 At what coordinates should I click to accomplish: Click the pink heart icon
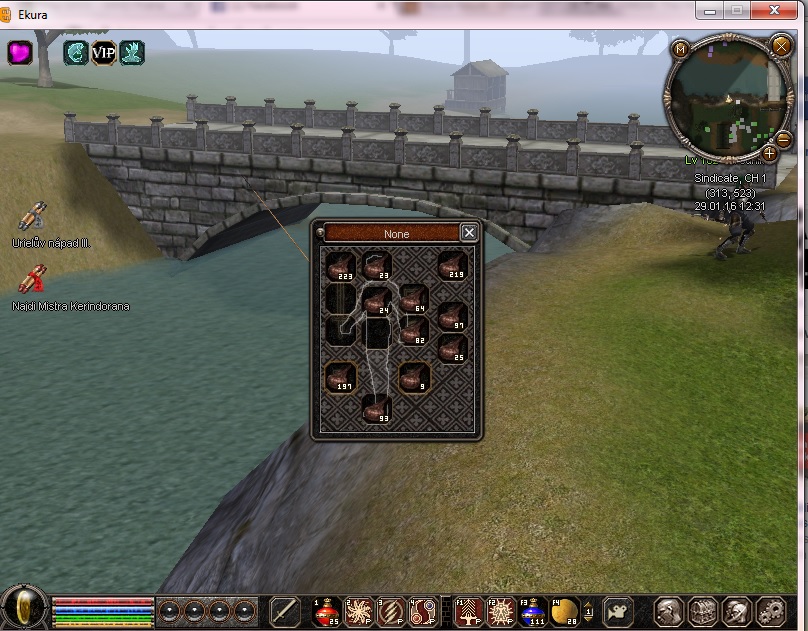click(x=20, y=53)
